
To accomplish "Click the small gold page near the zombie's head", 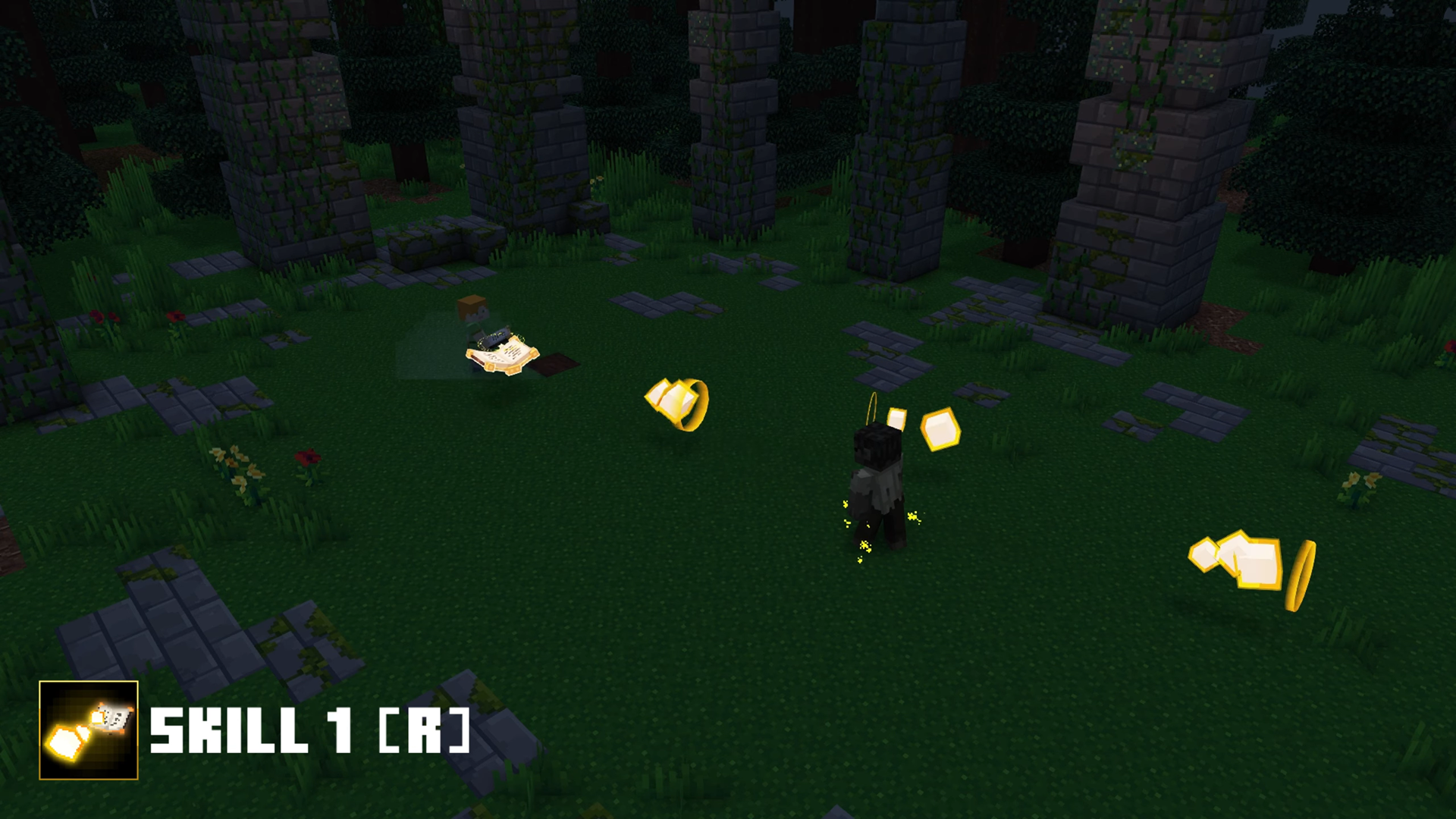I will (x=899, y=417).
